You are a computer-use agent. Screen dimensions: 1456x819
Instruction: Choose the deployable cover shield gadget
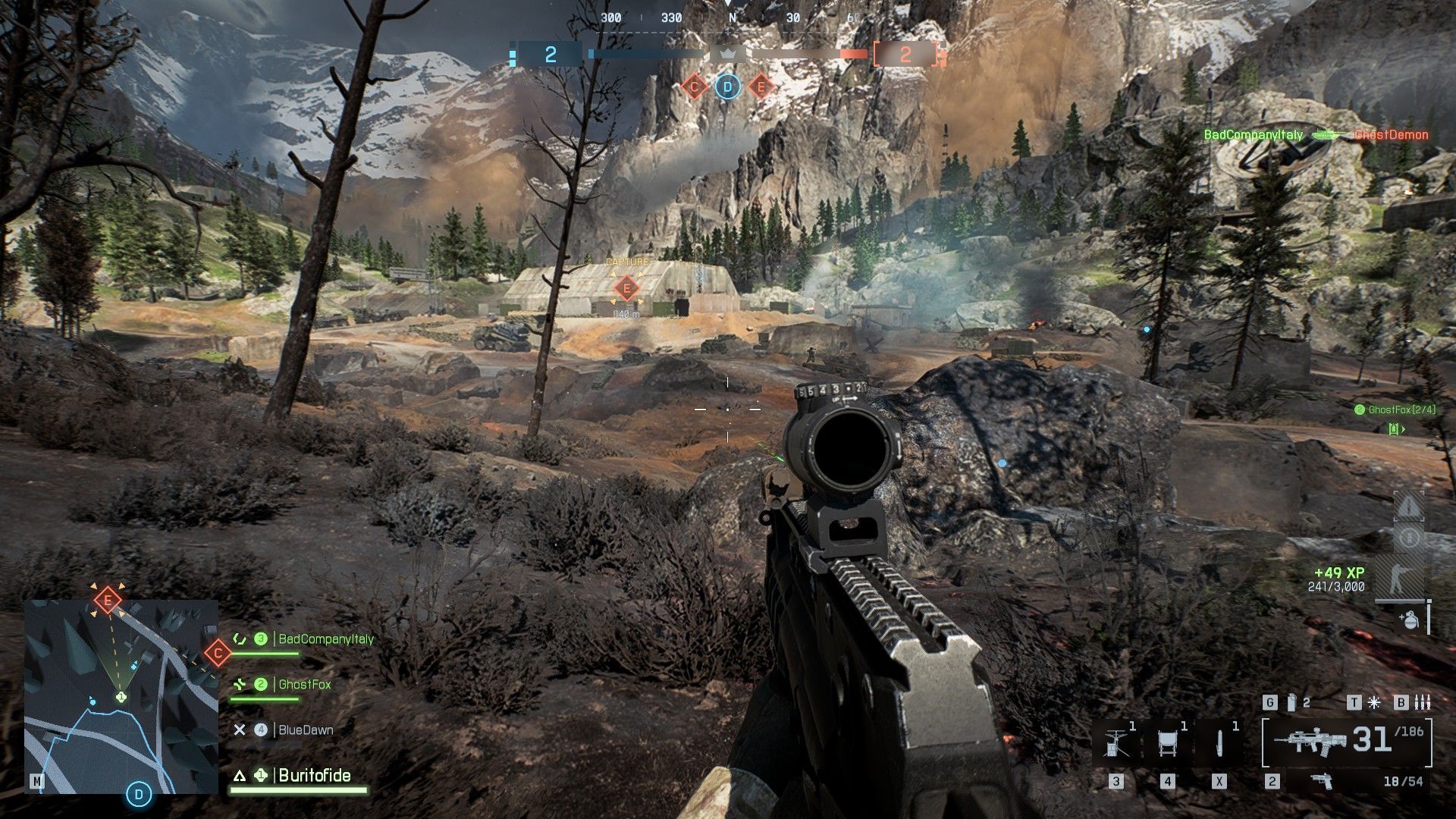coord(1168,742)
